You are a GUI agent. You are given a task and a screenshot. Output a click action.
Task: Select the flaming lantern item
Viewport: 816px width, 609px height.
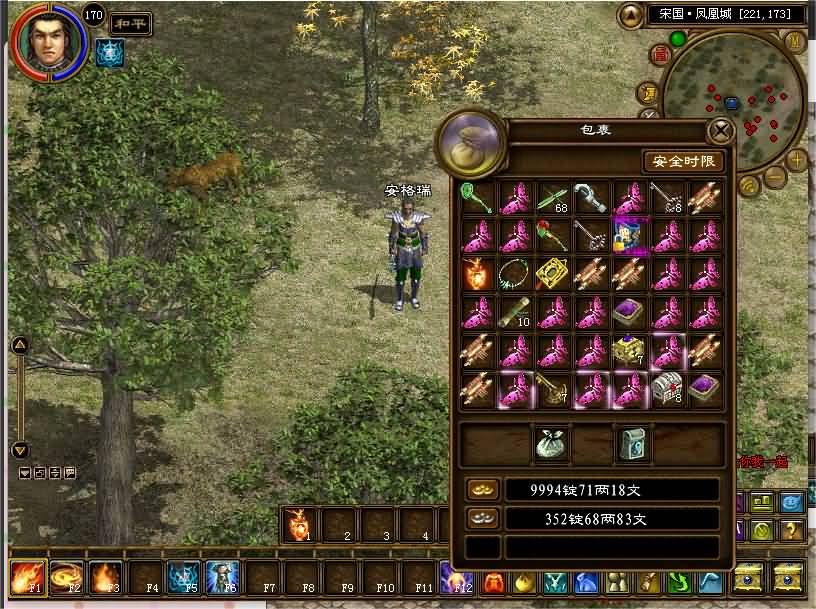click(477, 273)
